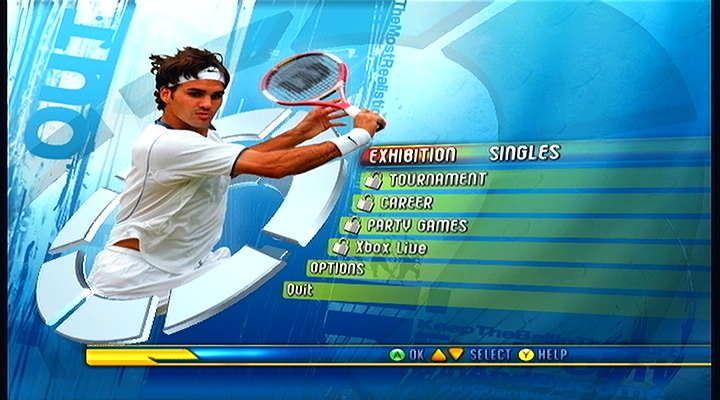This screenshot has height=400, width=720.
Task: Choose the Xbox Live entry
Action: tap(391, 248)
